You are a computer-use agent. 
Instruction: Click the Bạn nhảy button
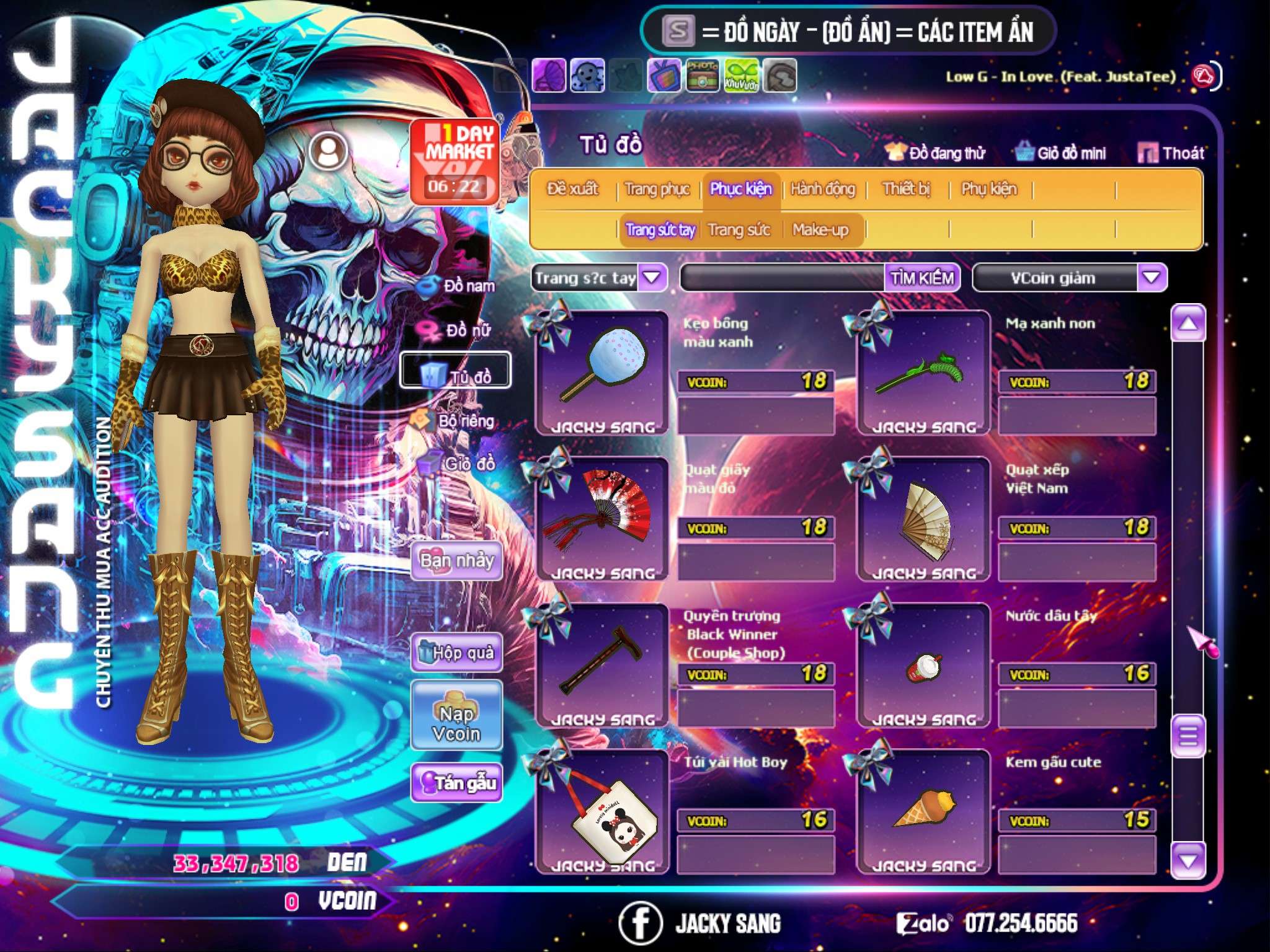click(x=456, y=561)
